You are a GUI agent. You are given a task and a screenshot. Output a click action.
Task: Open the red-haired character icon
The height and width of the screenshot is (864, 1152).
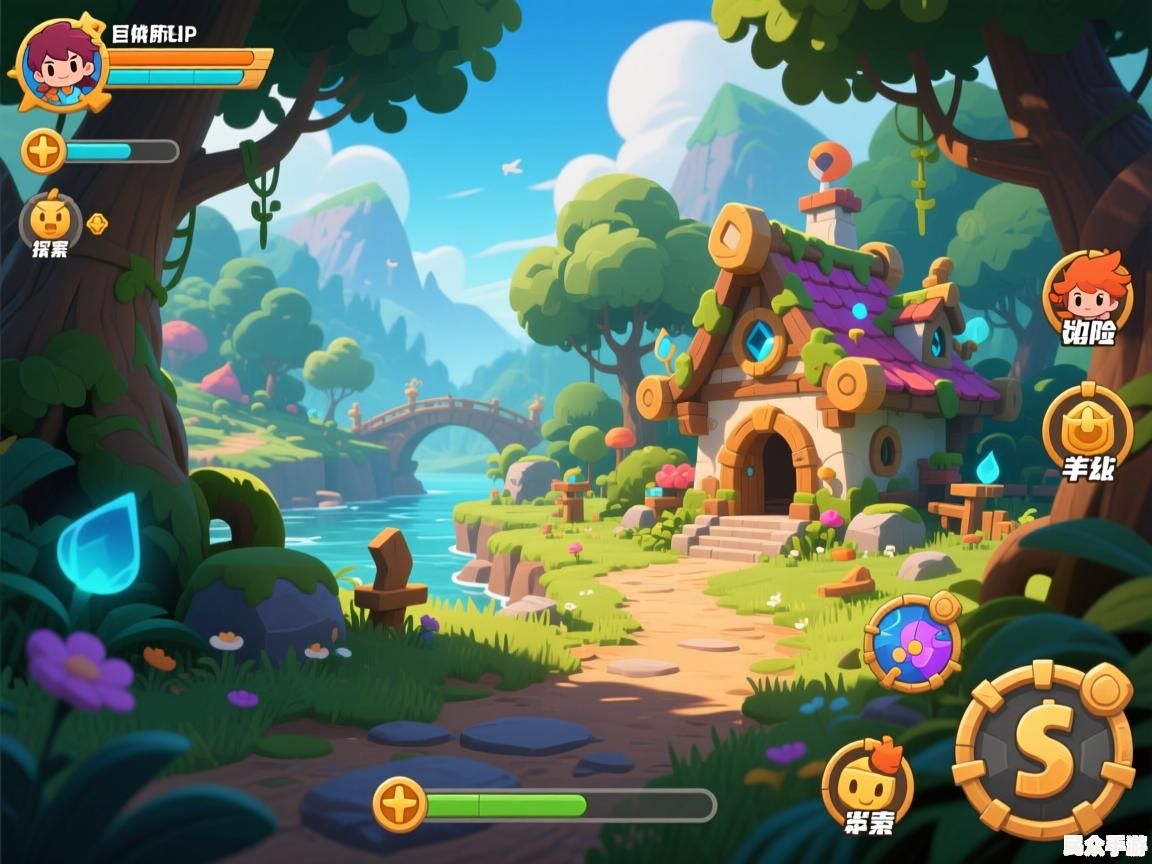(x=1087, y=290)
